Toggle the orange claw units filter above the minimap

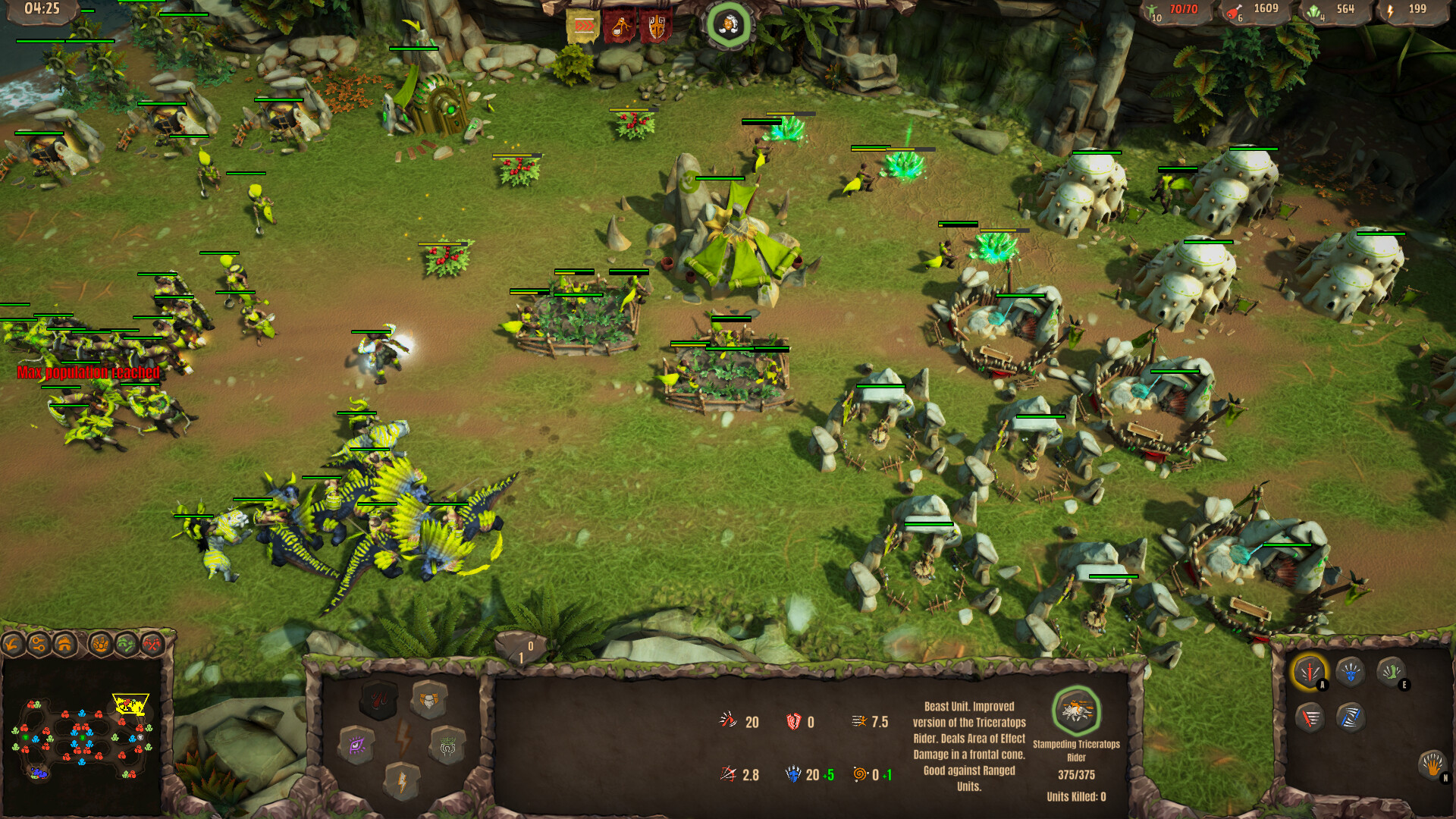coord(101,644)
